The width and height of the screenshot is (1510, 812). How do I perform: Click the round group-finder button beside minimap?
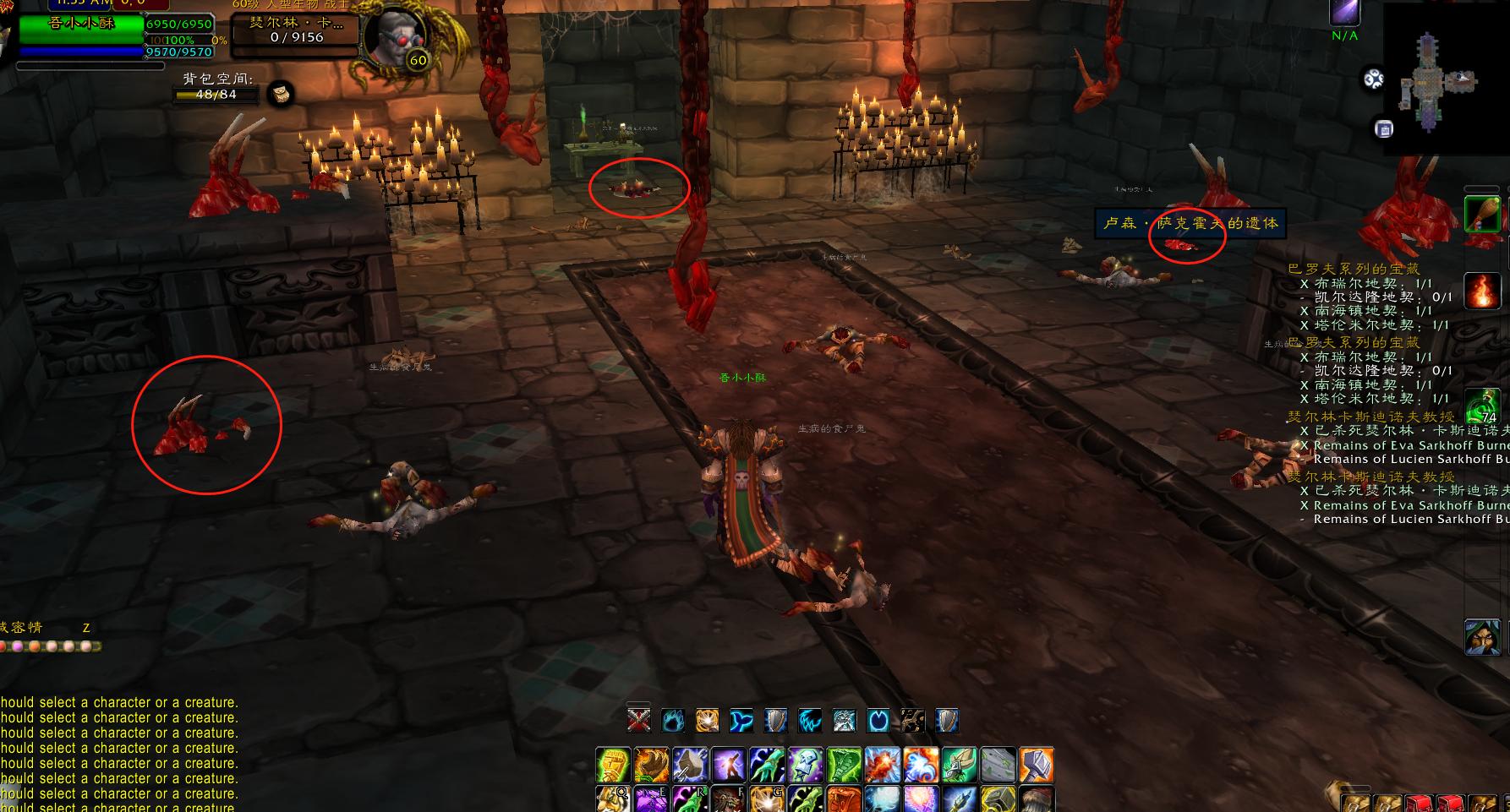pyautogui.click(x=1373, y=79)
